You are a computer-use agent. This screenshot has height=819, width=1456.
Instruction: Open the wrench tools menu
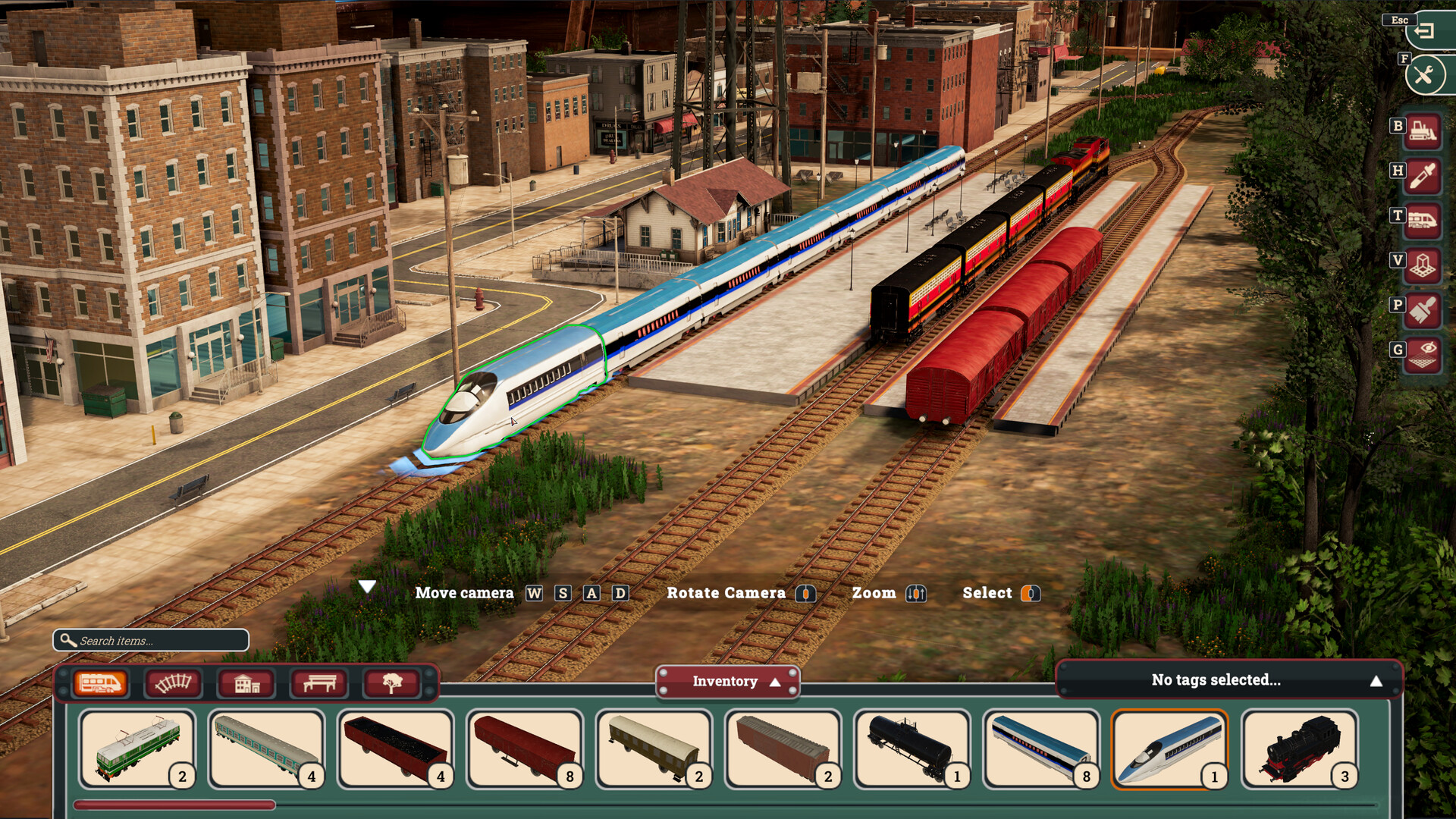point(1424,74)
